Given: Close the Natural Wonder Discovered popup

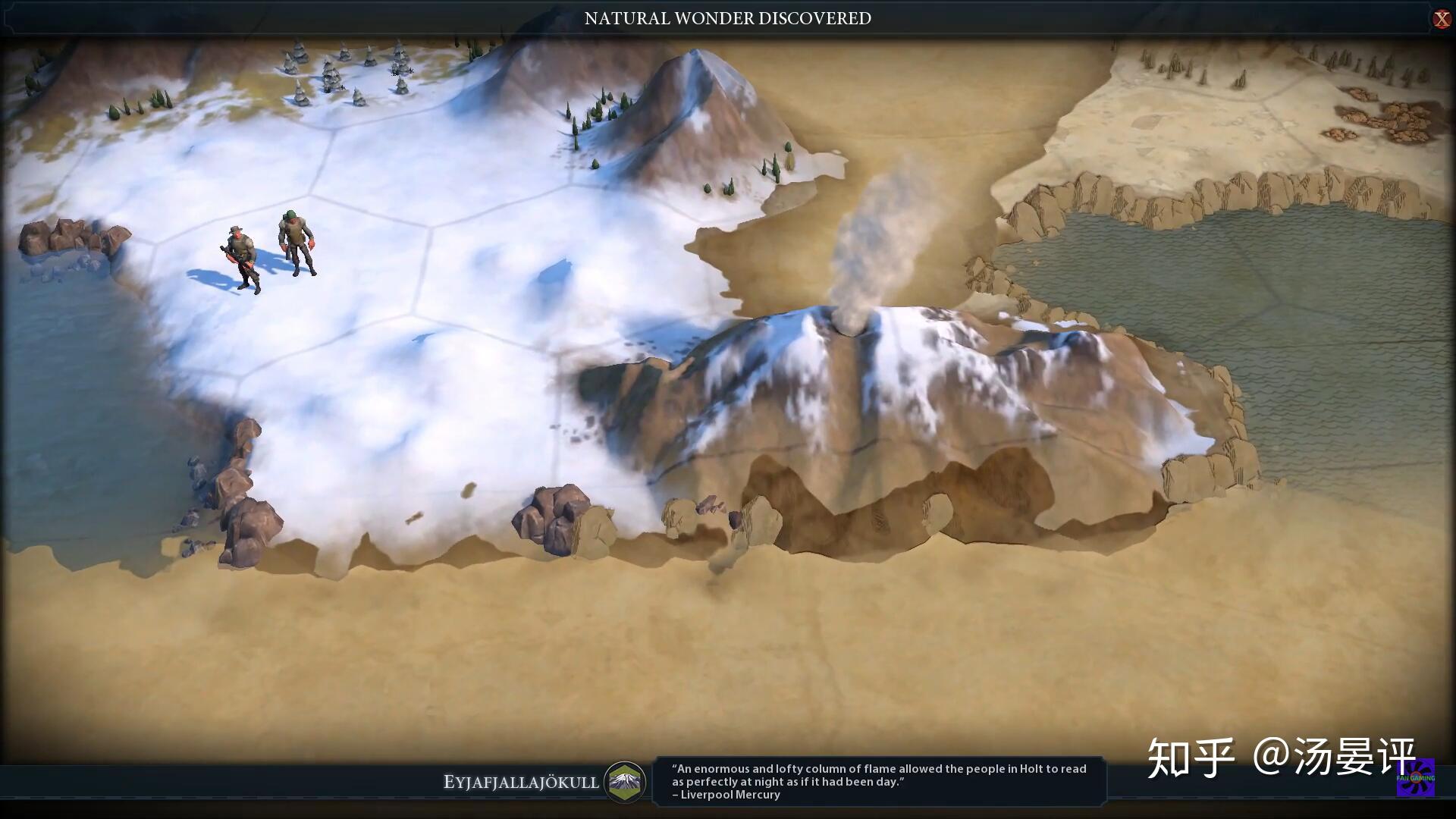Looking at the screenshot, I should coord(1441,19).
